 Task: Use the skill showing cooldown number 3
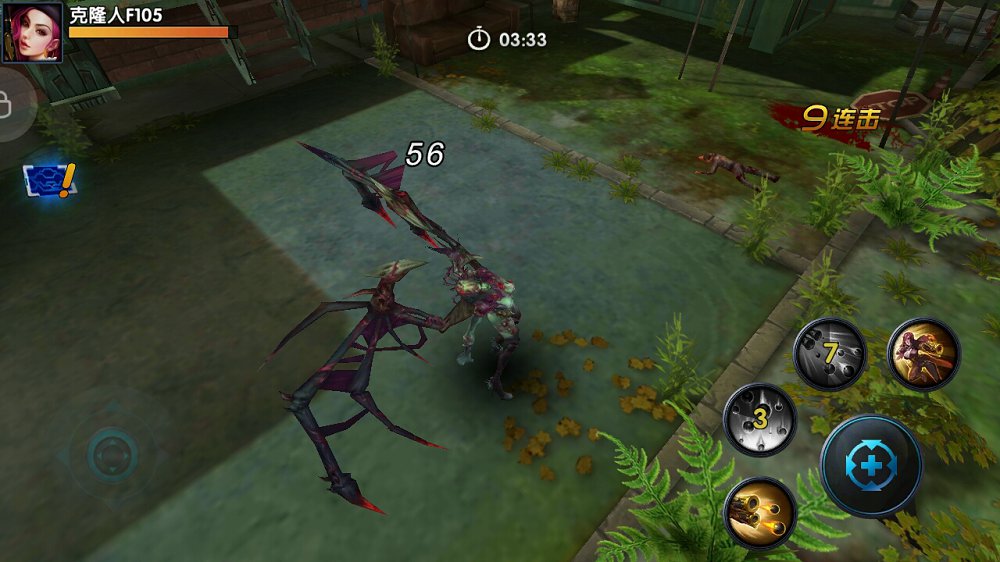759,418
